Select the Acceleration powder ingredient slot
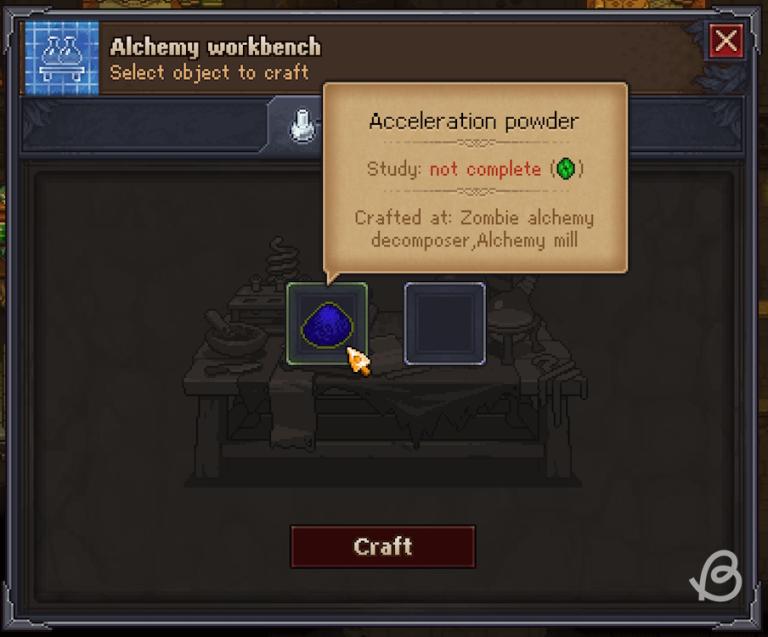This screenshot has height=637, width=768. [x=326, y=323]
